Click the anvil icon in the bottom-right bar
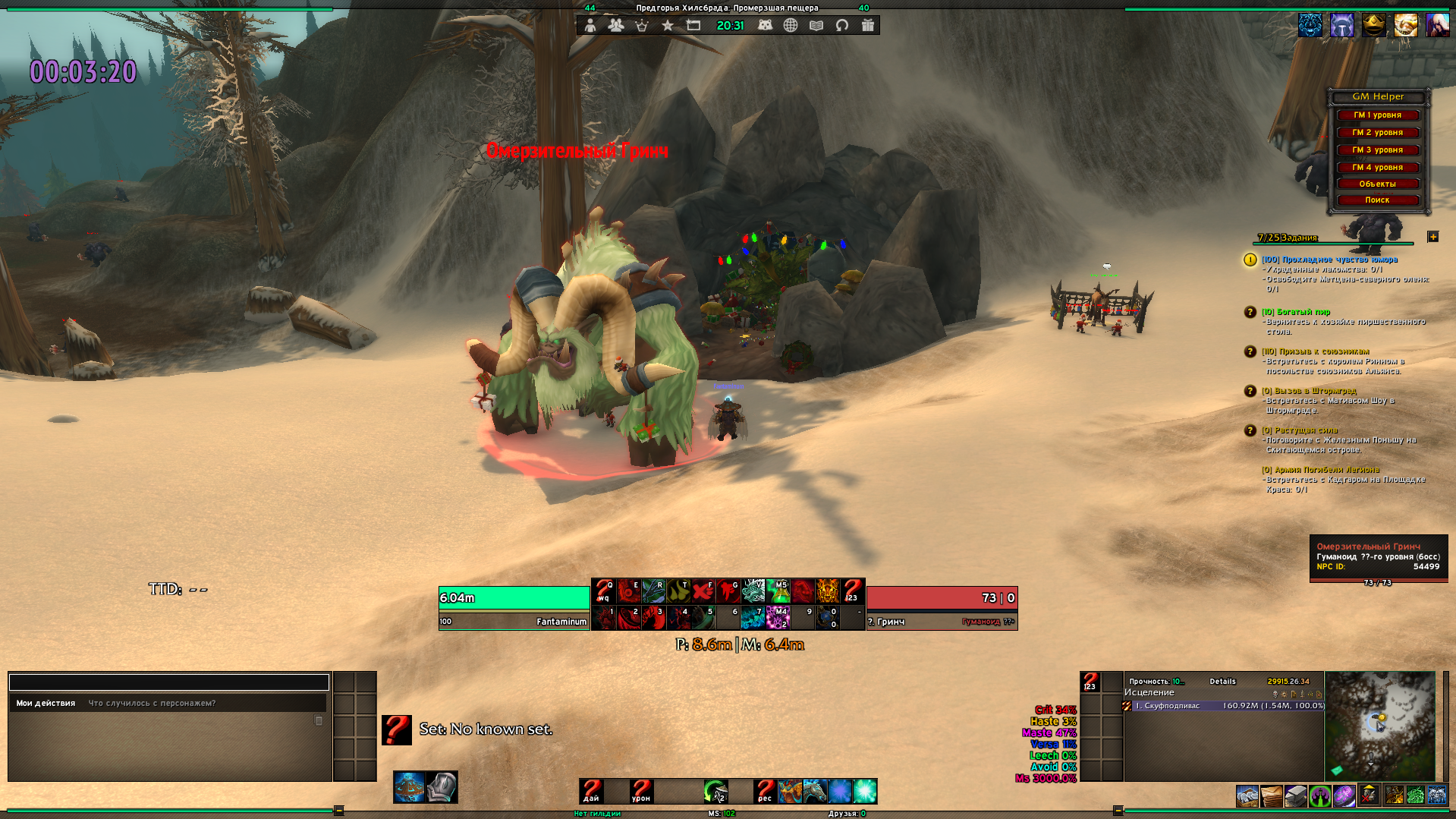The width and height of the screenshot is (1456, 819). click(x=1296, y=795)
